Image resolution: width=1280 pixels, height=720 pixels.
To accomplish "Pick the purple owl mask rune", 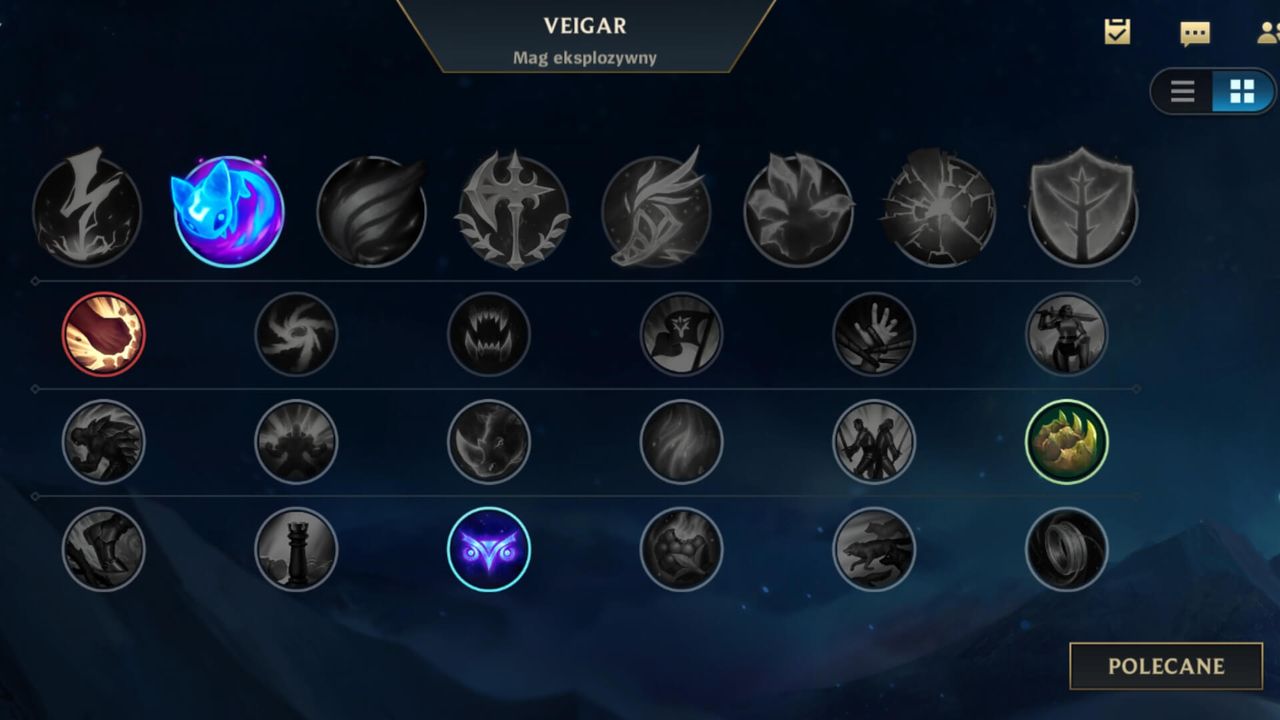I will pos(489,549).
